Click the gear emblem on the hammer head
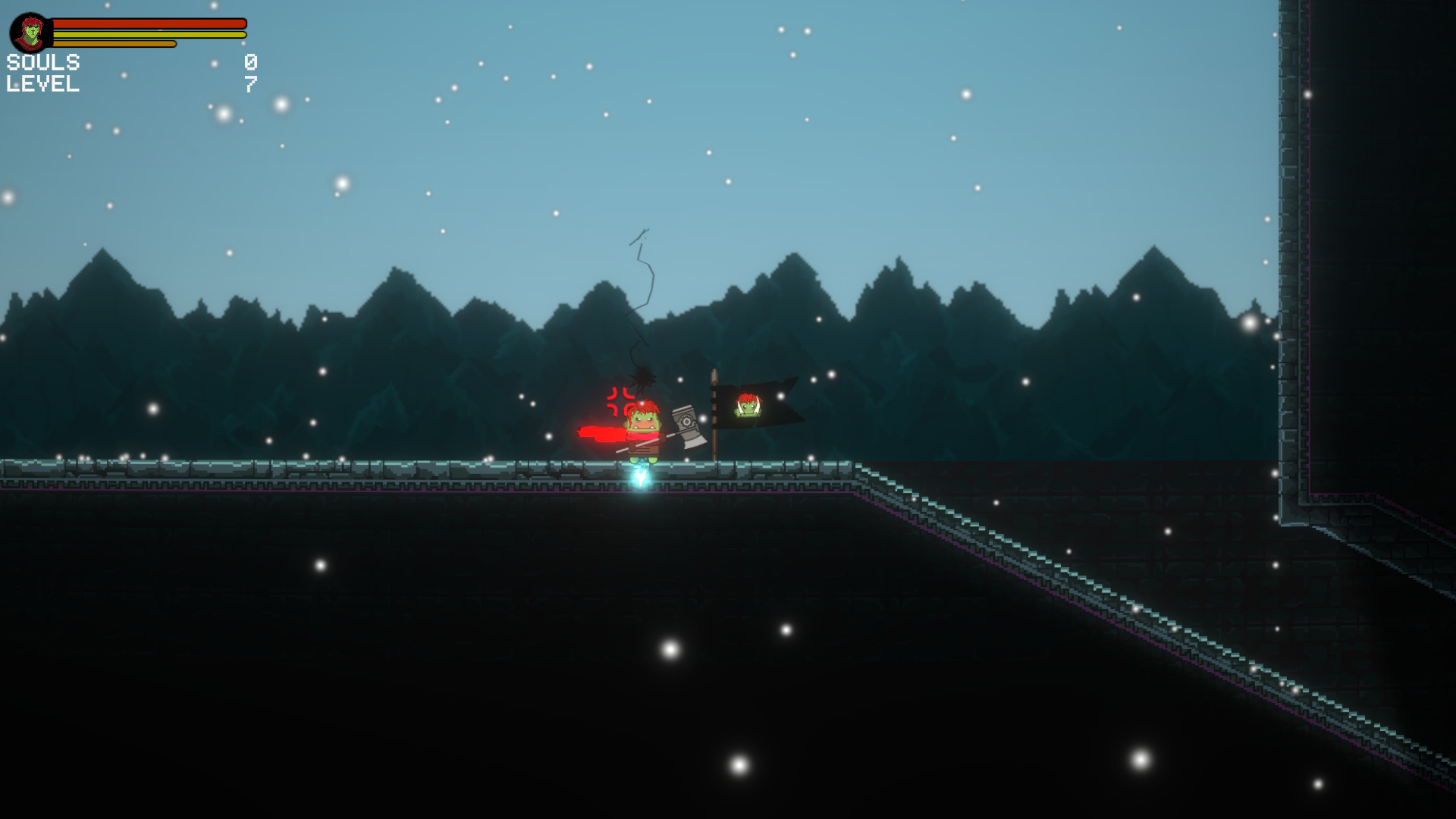This screenshot has height=819, width=1456. point(687,422)
